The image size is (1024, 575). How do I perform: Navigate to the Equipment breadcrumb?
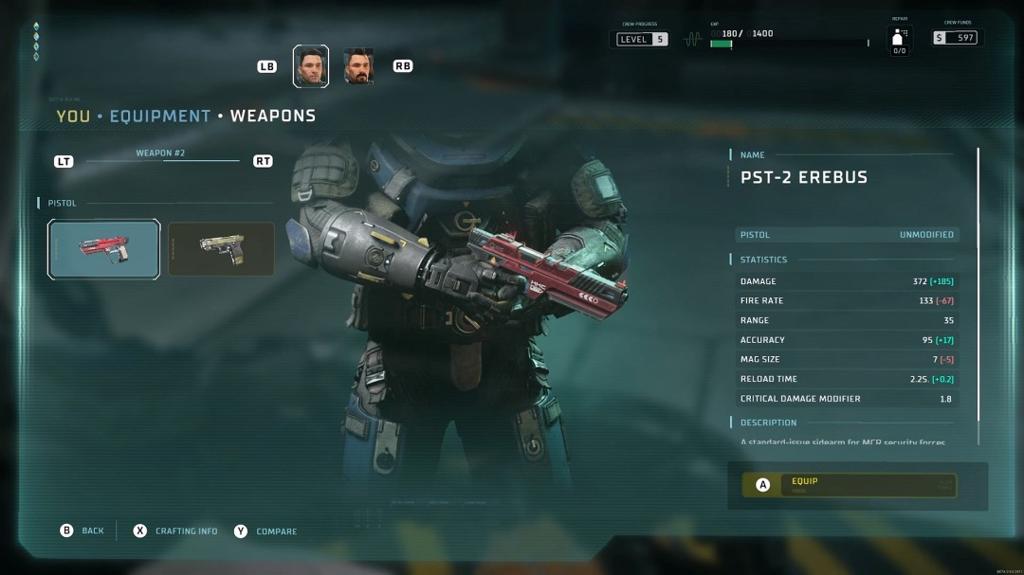coord(160,116)
